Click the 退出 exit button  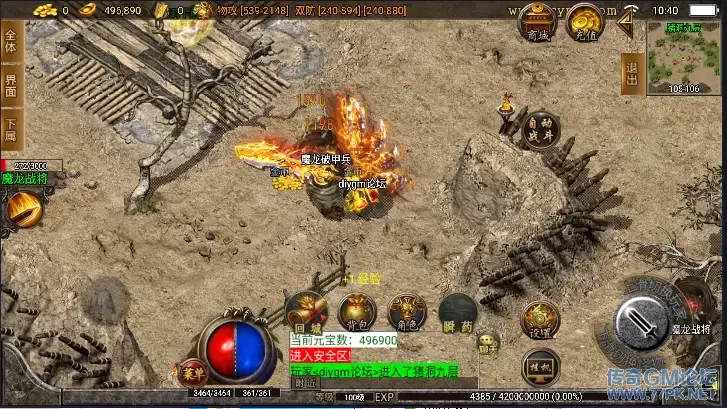point(631,73)
